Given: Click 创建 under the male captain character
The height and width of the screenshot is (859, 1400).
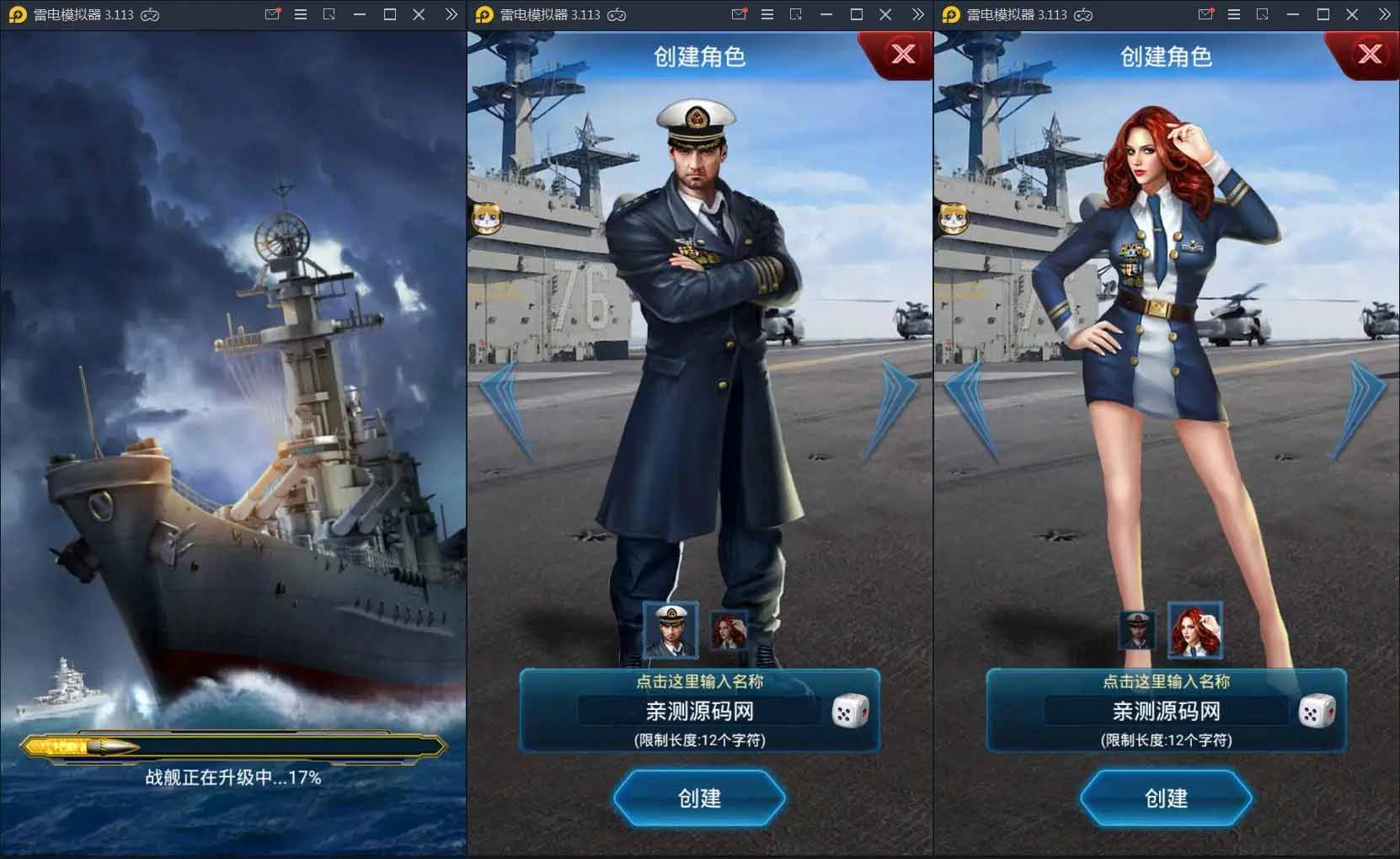Looking at the screenshot, I should tap(699, 798).
